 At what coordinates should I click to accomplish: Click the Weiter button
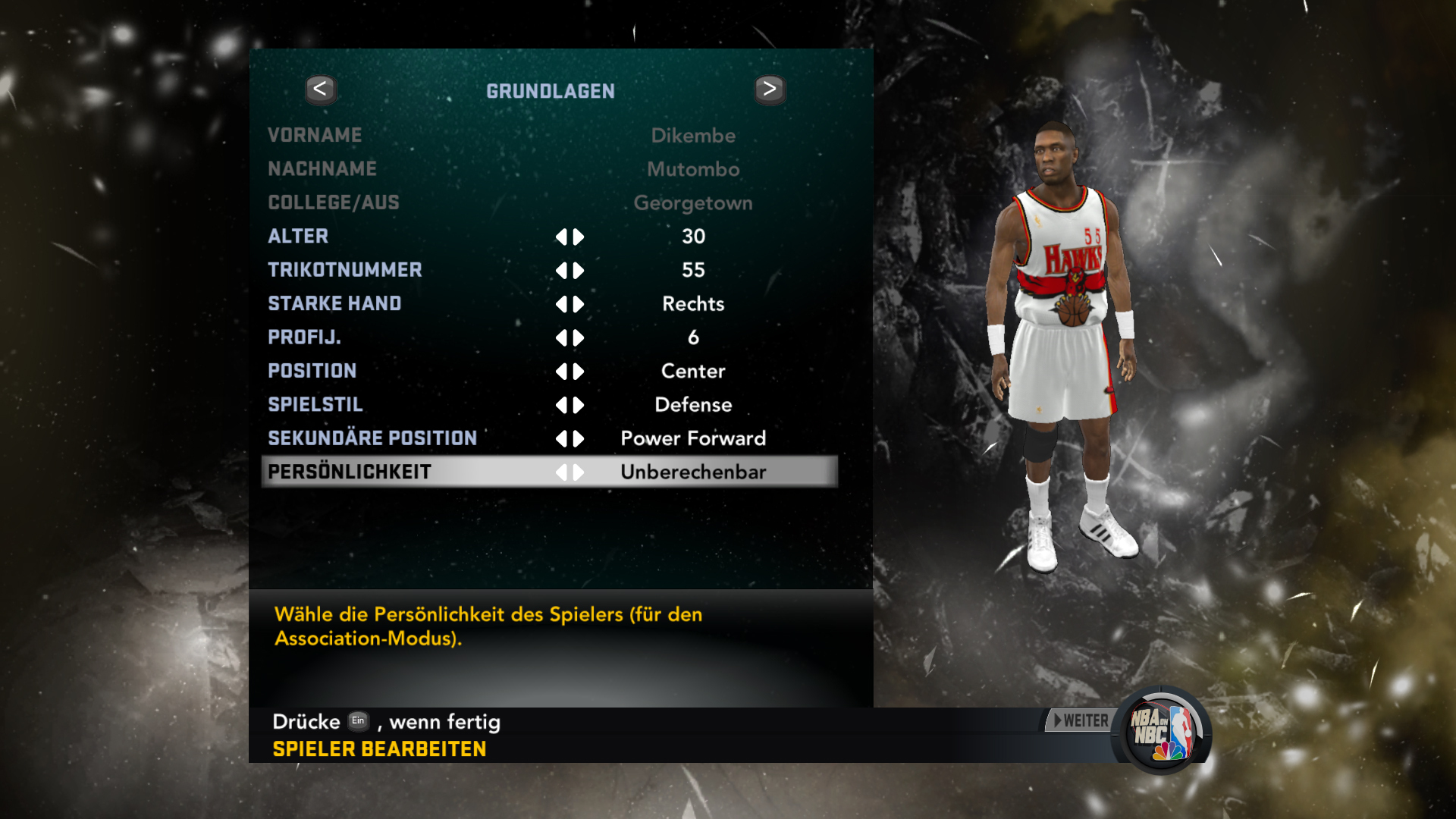[x=1081, y=721]
